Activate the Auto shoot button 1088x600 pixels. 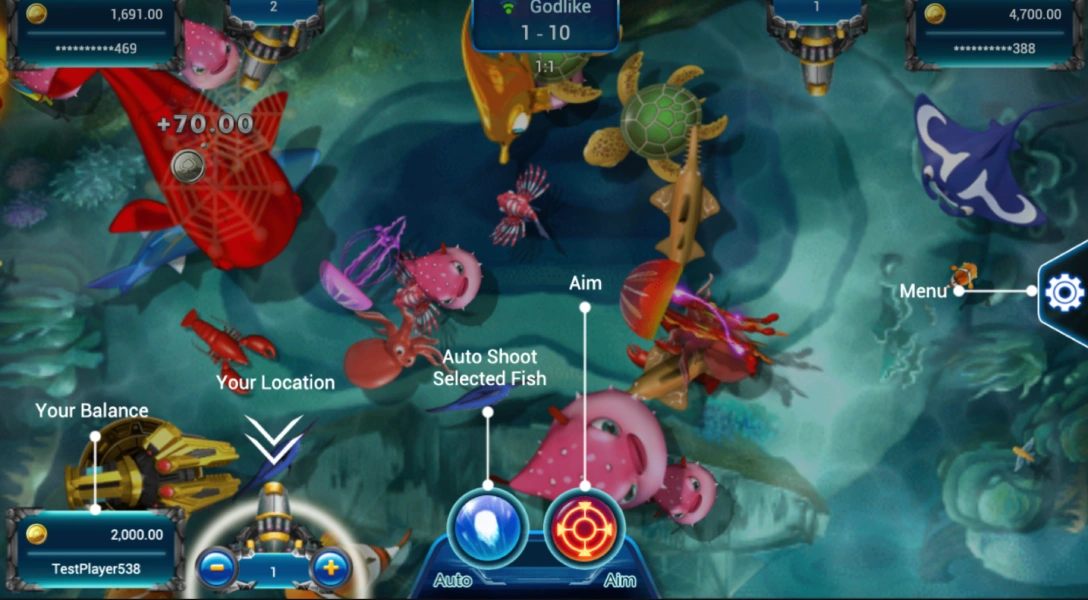(x=488, y=526)
